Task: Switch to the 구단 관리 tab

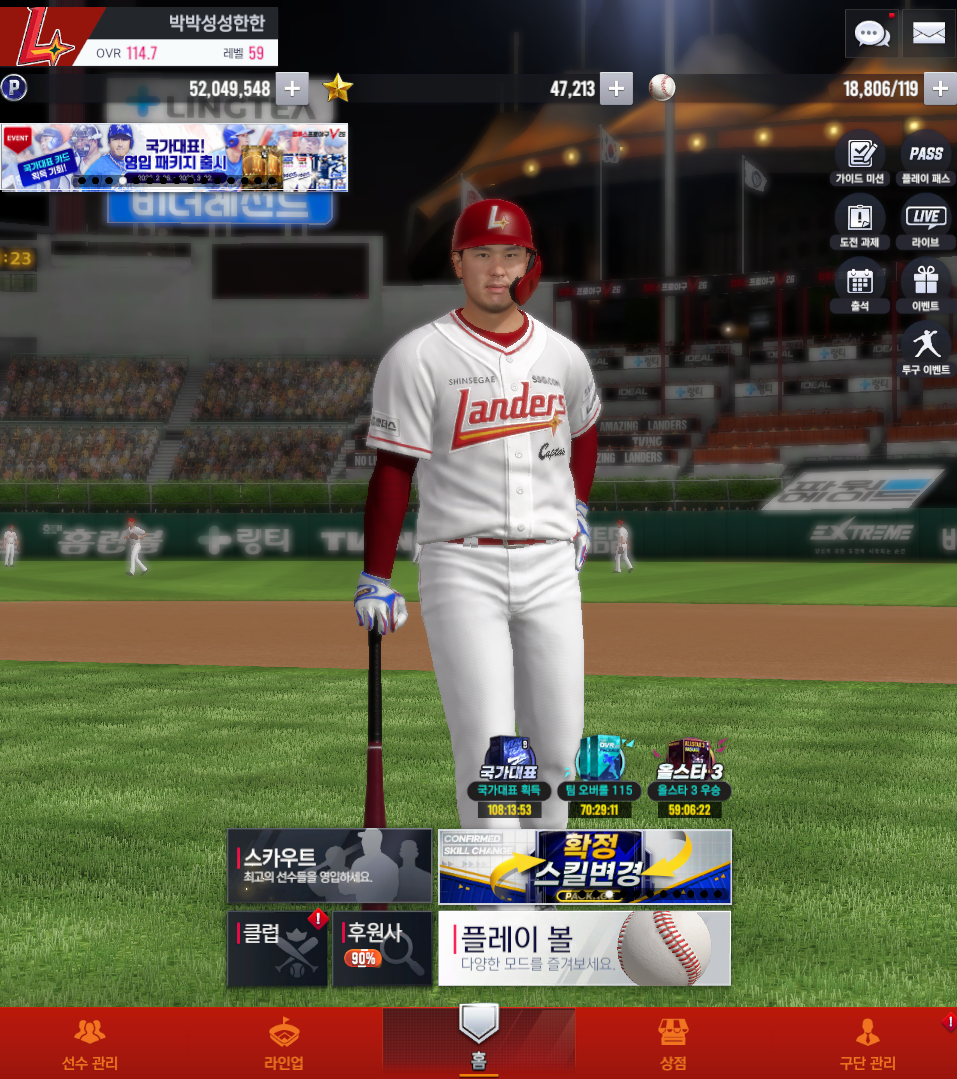Action: 867,1044
